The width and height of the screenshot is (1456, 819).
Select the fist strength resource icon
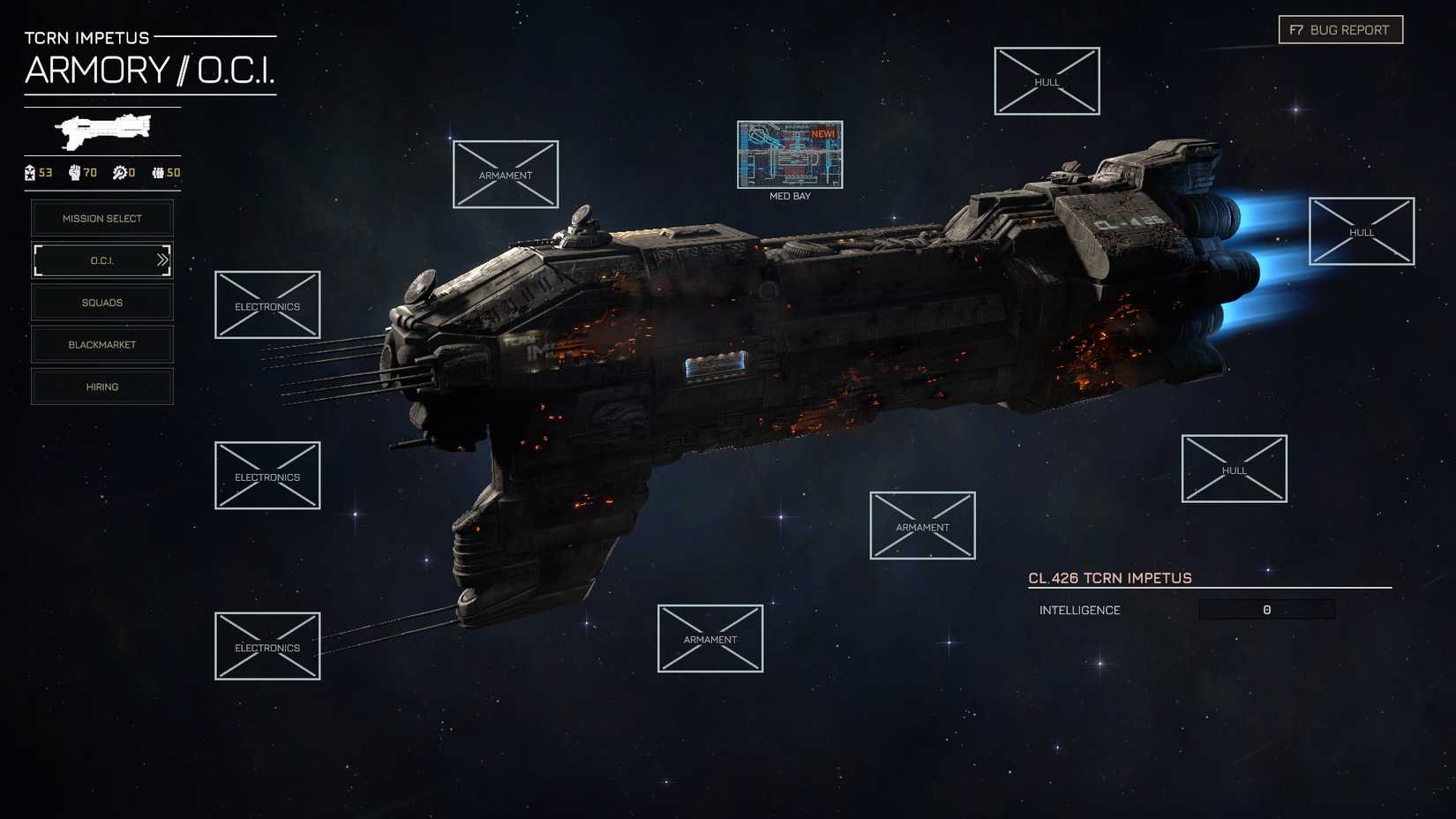click(x=74, y=173)
